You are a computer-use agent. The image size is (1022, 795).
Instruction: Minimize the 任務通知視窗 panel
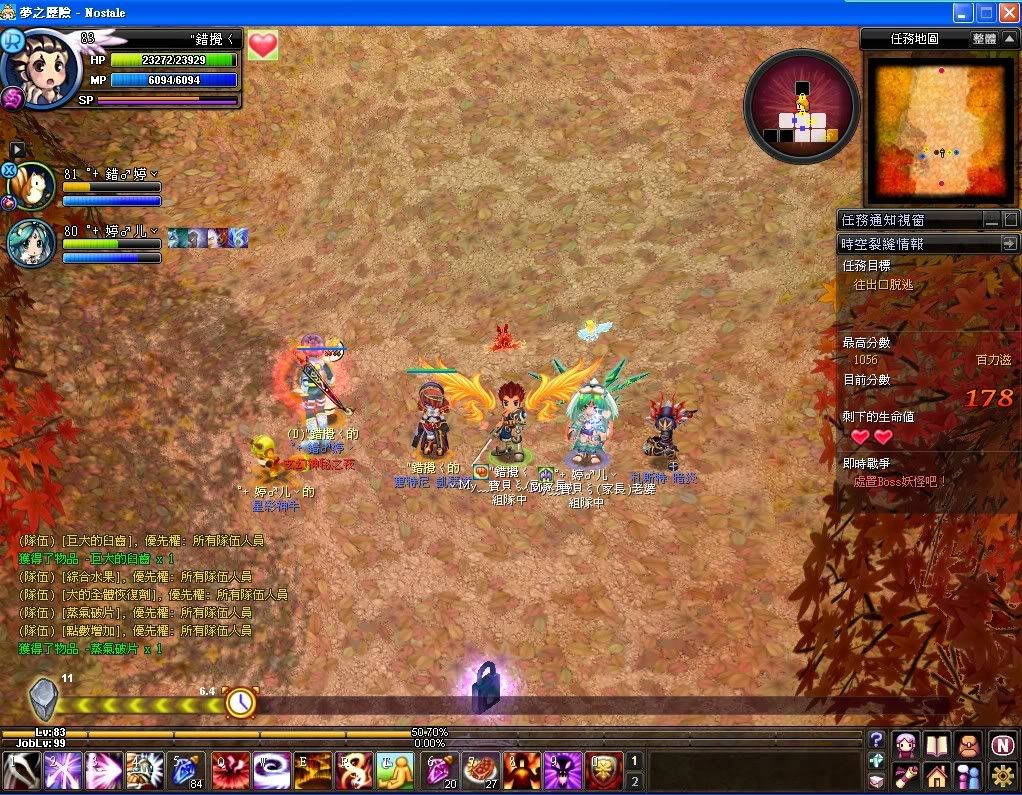[990, 220]
